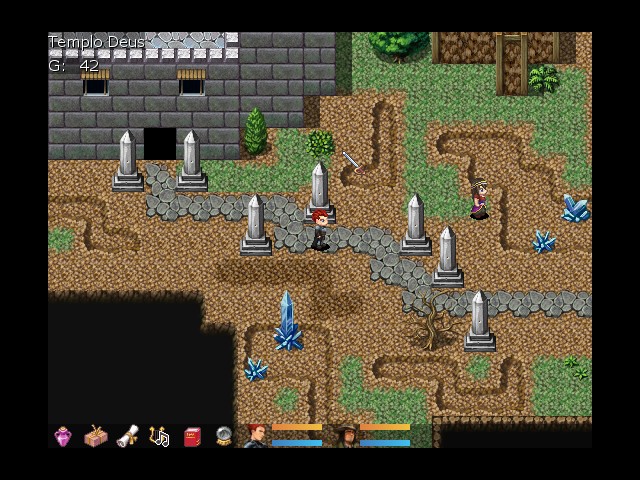640x480 pixels.
Task: Select the golden music notes icon
Action: pos(159,436)
